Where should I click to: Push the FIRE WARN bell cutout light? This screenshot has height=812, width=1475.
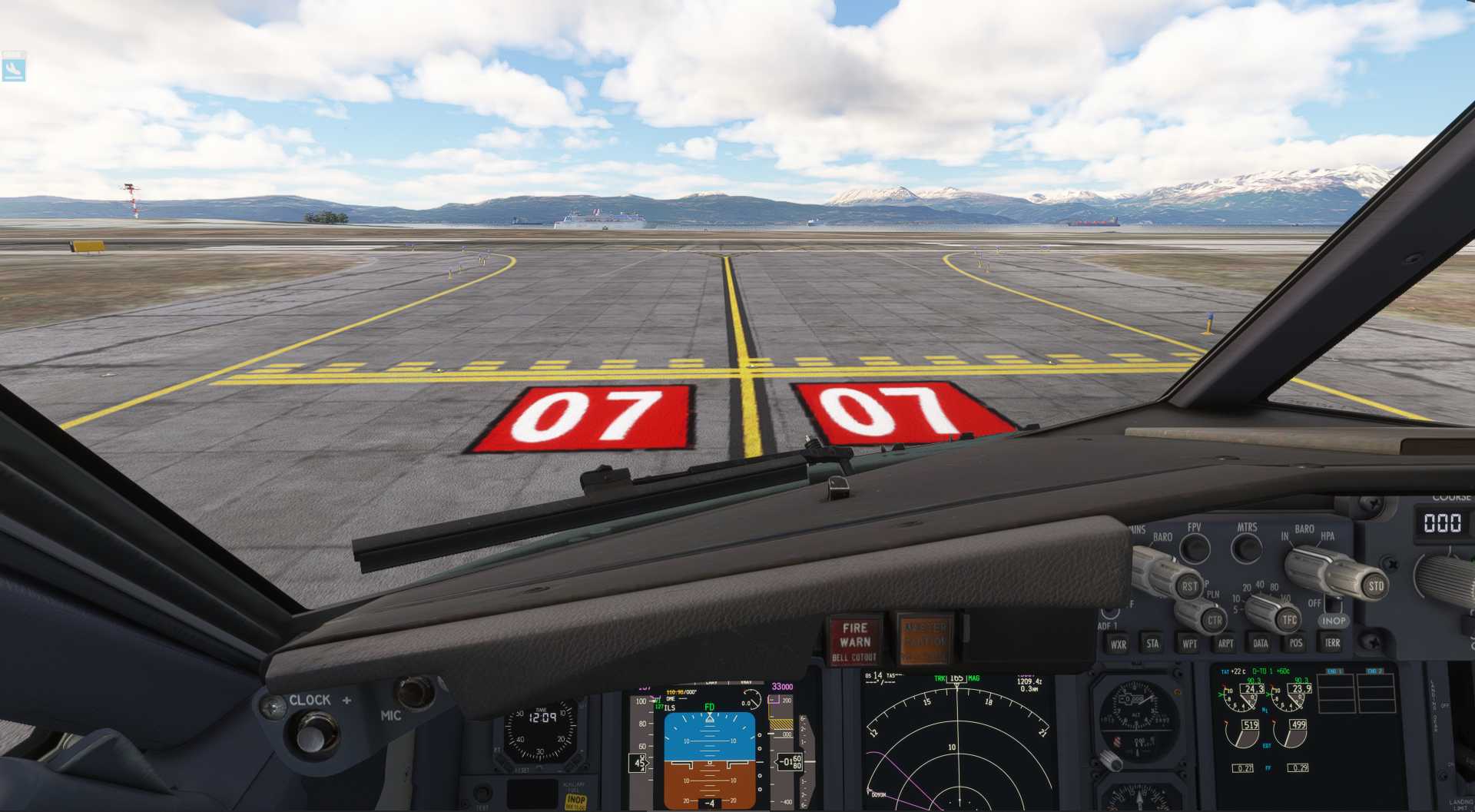click(x=855, y=641)
